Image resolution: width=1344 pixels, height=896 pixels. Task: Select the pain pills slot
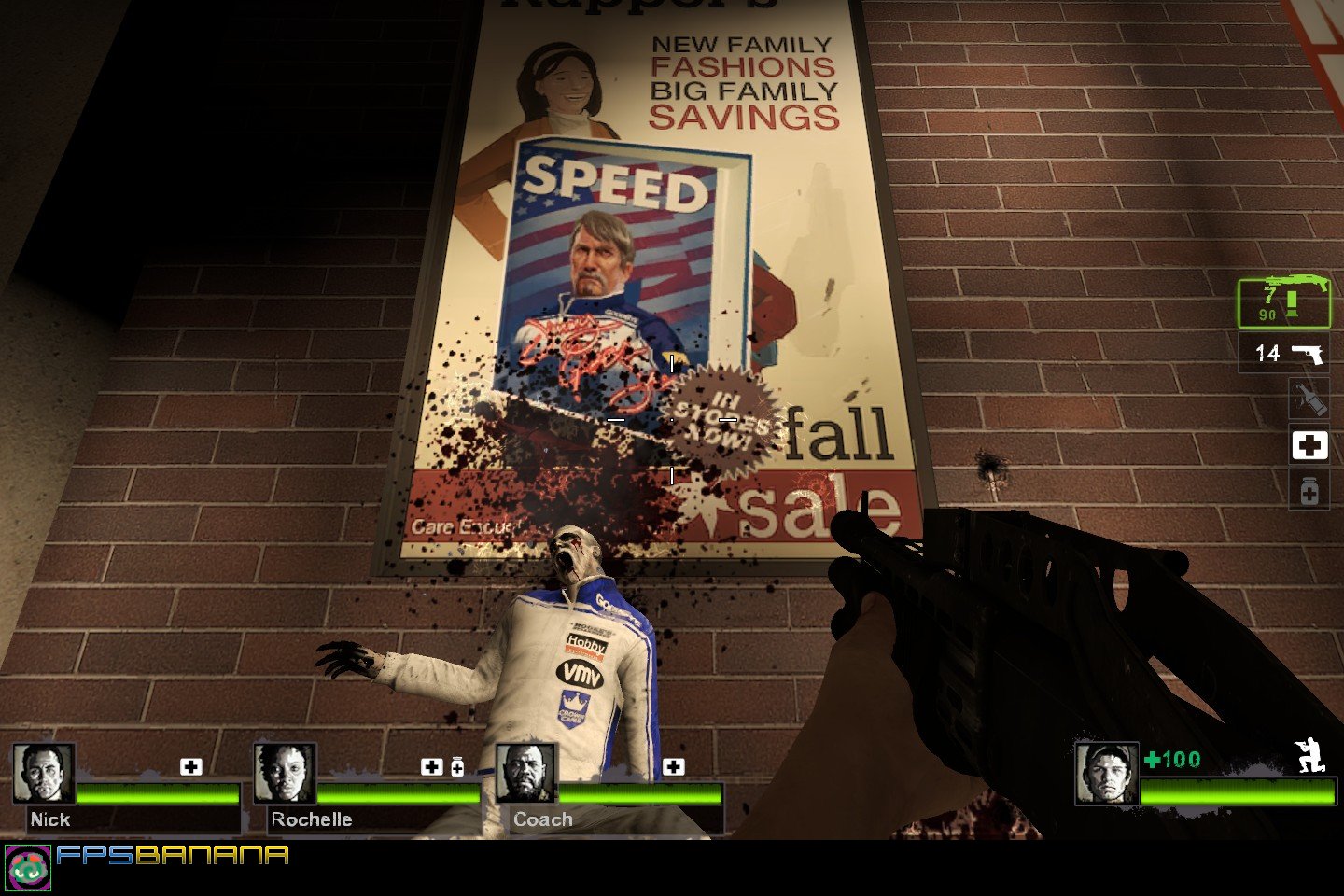(1310, 490)
